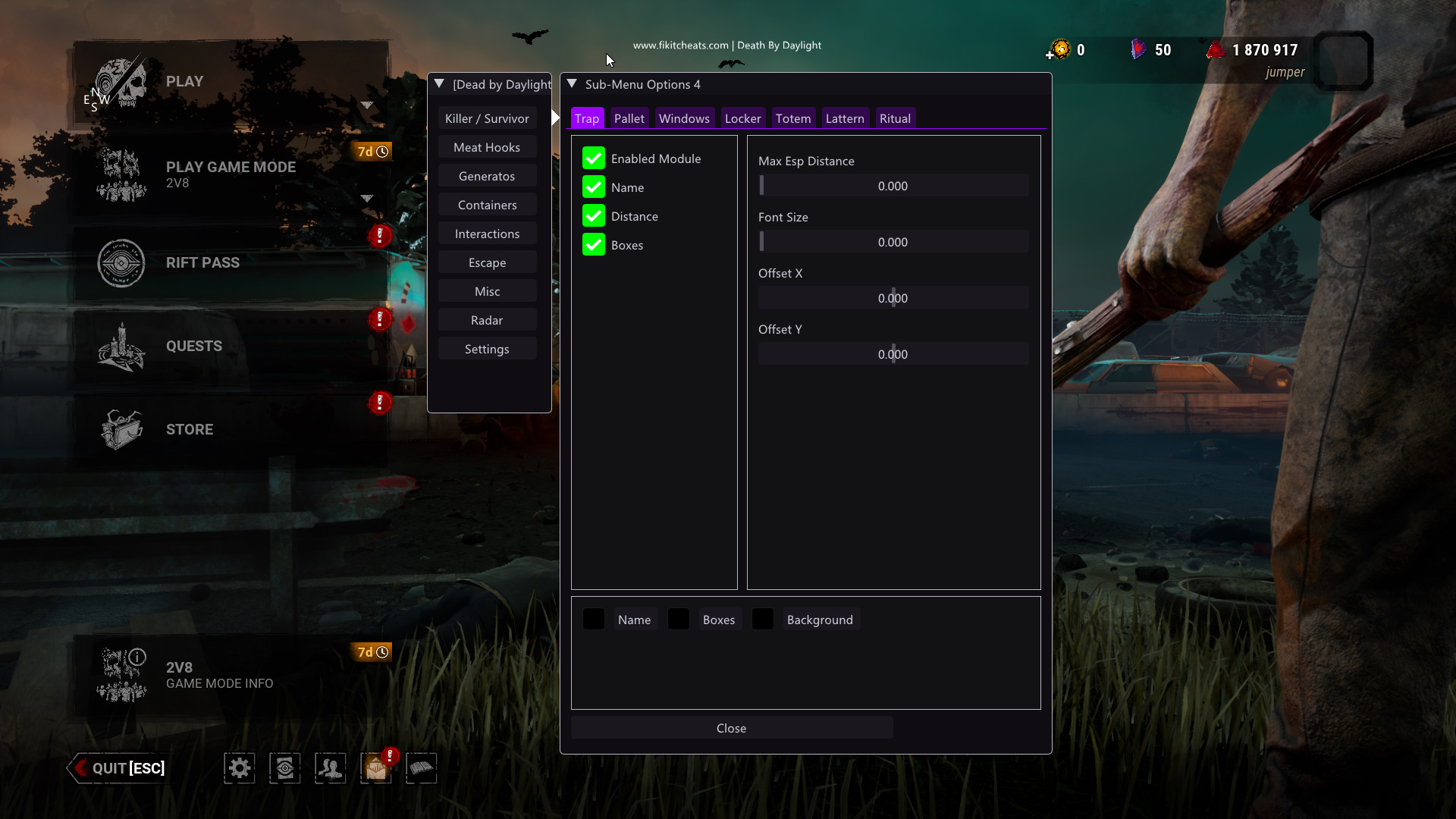Open settings with the gear icon
The height and width of the screenshot is (819, 1456).
pyautogui.click(x=240, y=768)
